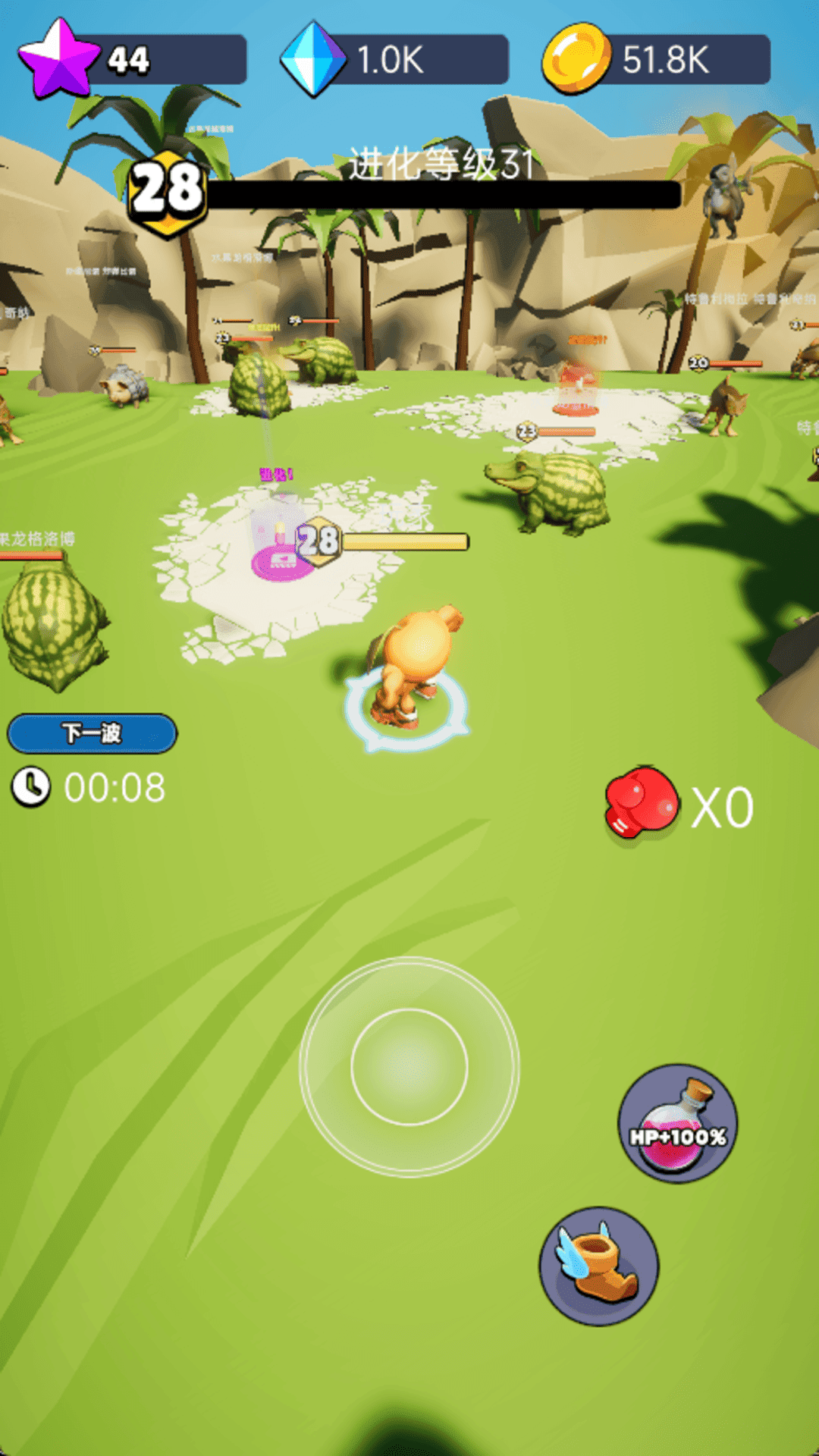Tap the gold coin currency icon
The width and height of the screenshot is (819, 1456).
[x=576, y=58]
